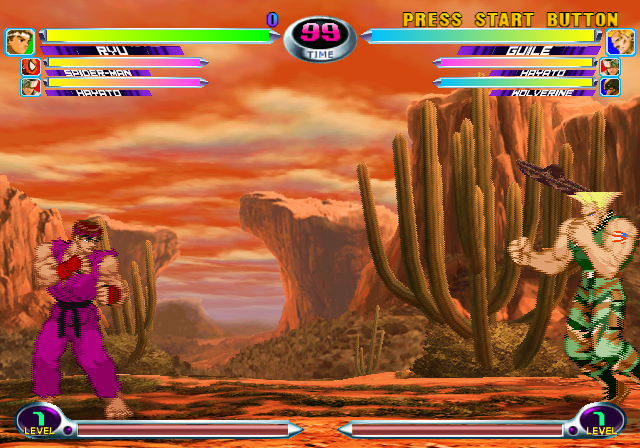Viewport: 640px width, 448px height.
Task: Select Ryu's character portrait
Action: click(19, 42)
